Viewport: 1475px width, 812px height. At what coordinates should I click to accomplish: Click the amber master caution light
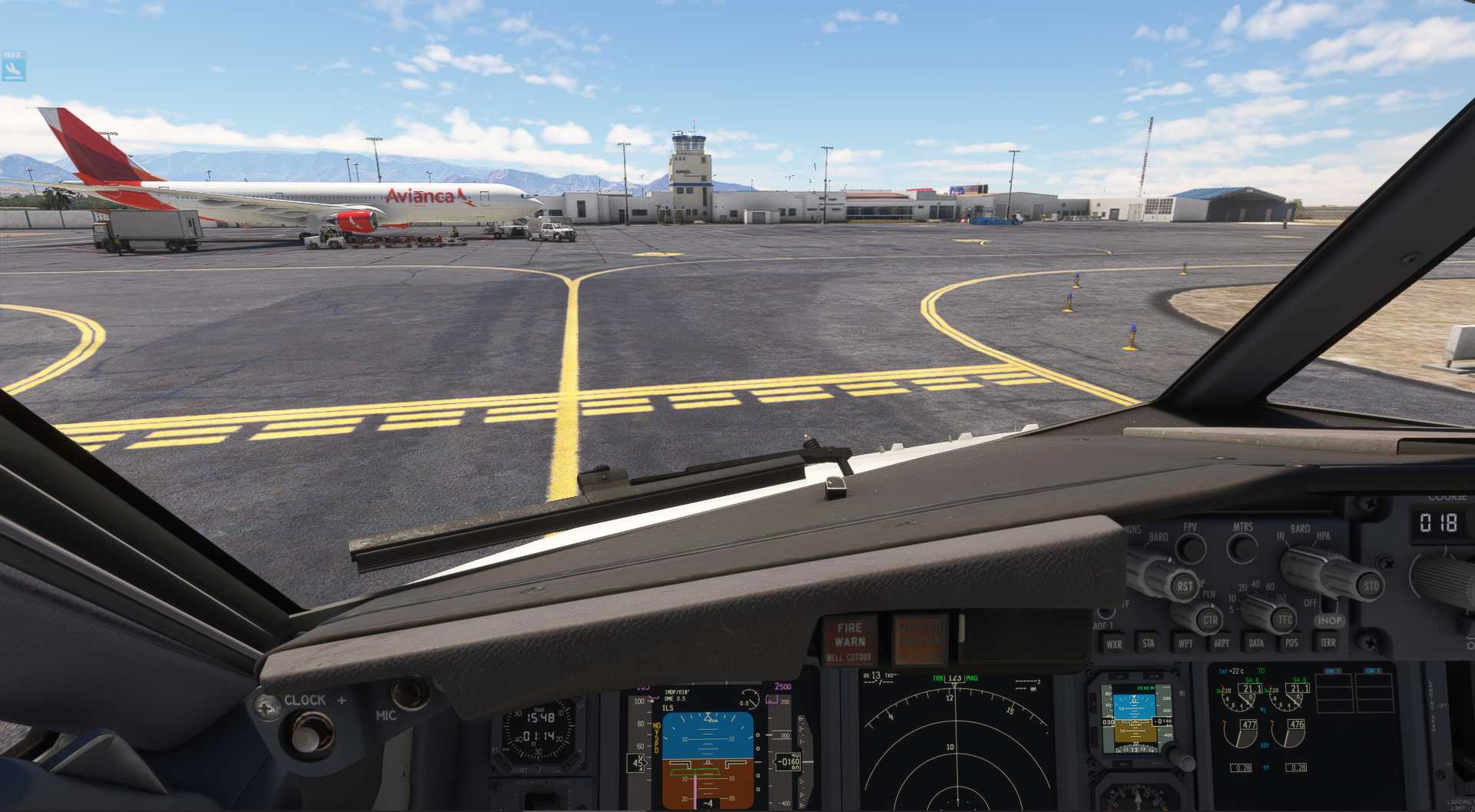919,640
